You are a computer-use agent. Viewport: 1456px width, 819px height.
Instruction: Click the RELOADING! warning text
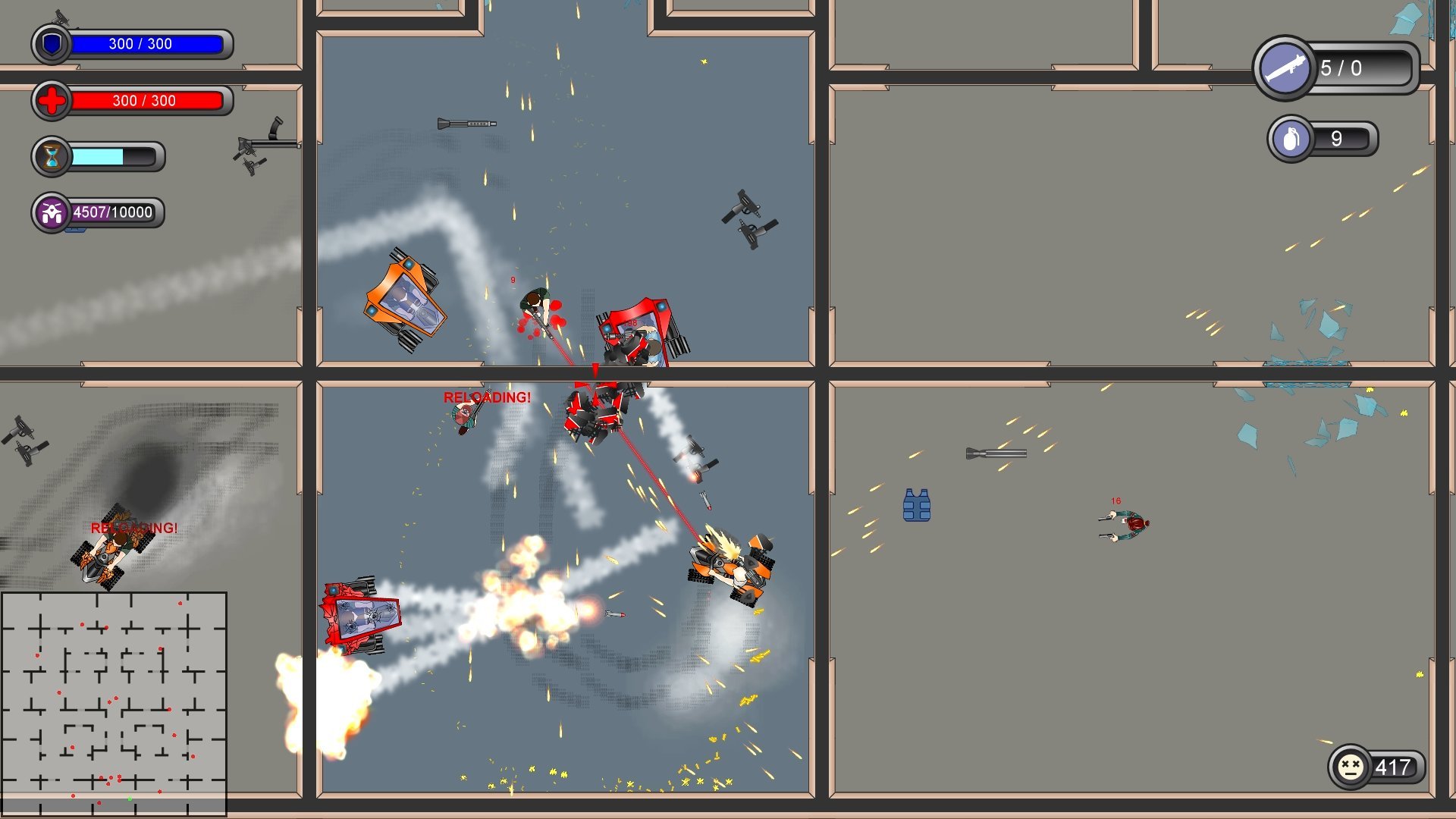tap(488, 396)
